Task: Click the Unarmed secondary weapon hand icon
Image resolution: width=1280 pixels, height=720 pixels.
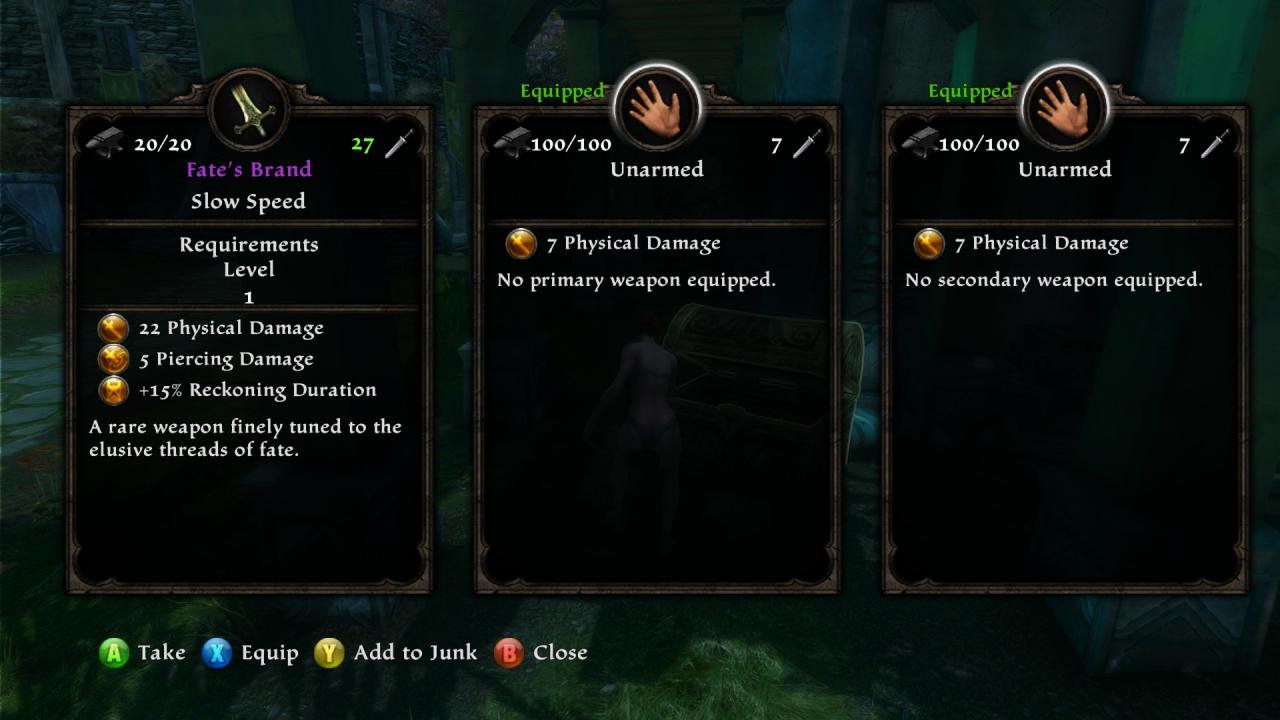Action: click(x=1065, y=107)
